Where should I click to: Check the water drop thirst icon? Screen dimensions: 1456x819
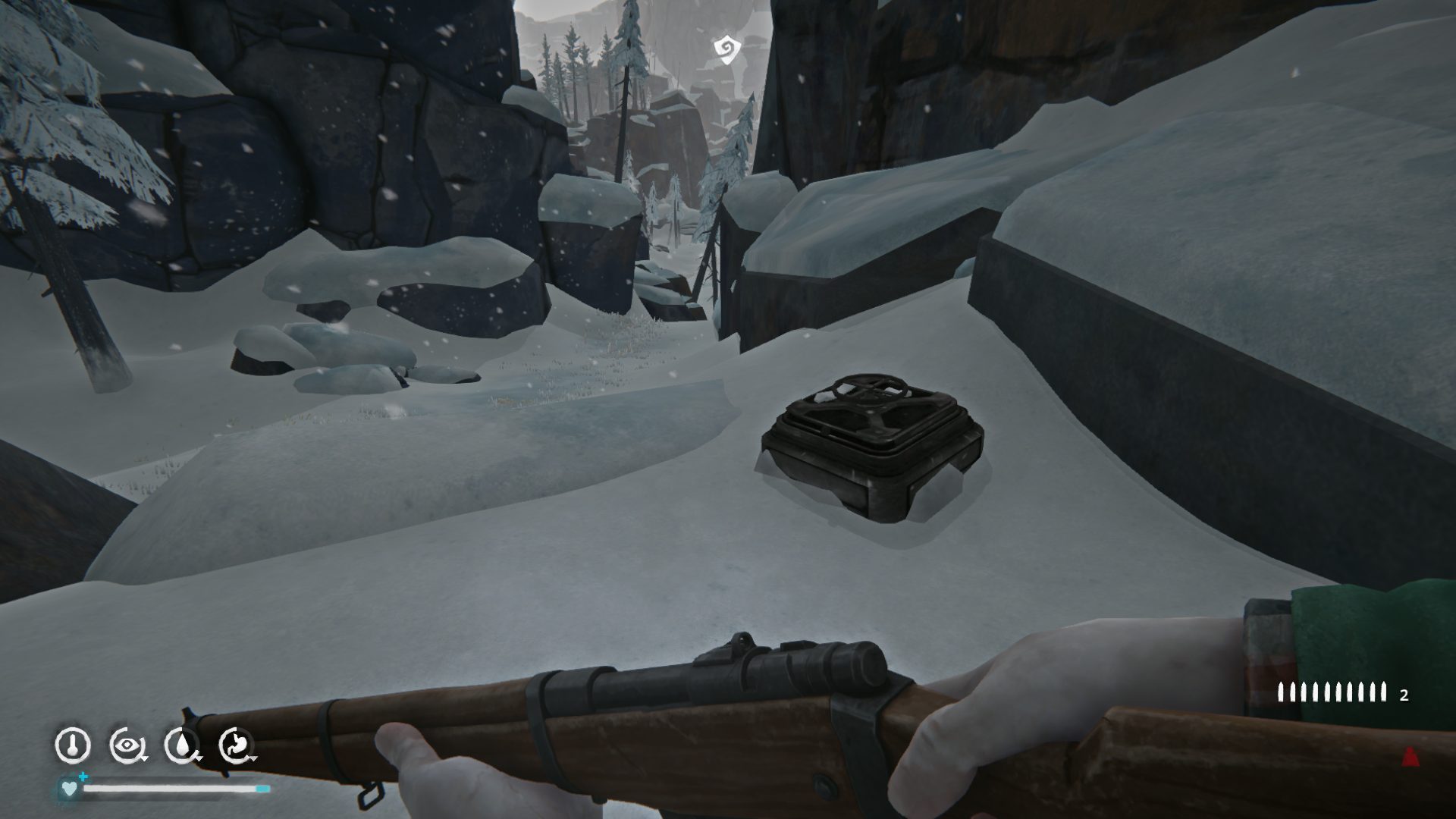point(182,745)
